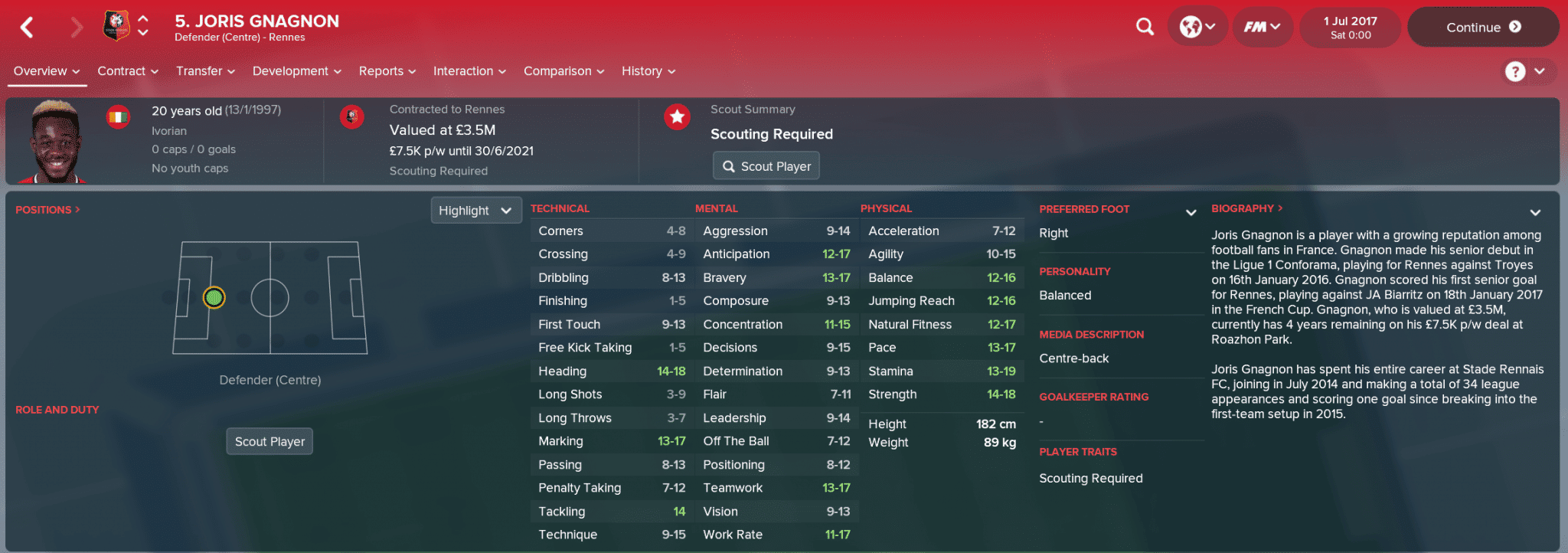Screen dimensions: 1568x553
Task: Expand the Development menu
Action: click(x=296, y=71)
